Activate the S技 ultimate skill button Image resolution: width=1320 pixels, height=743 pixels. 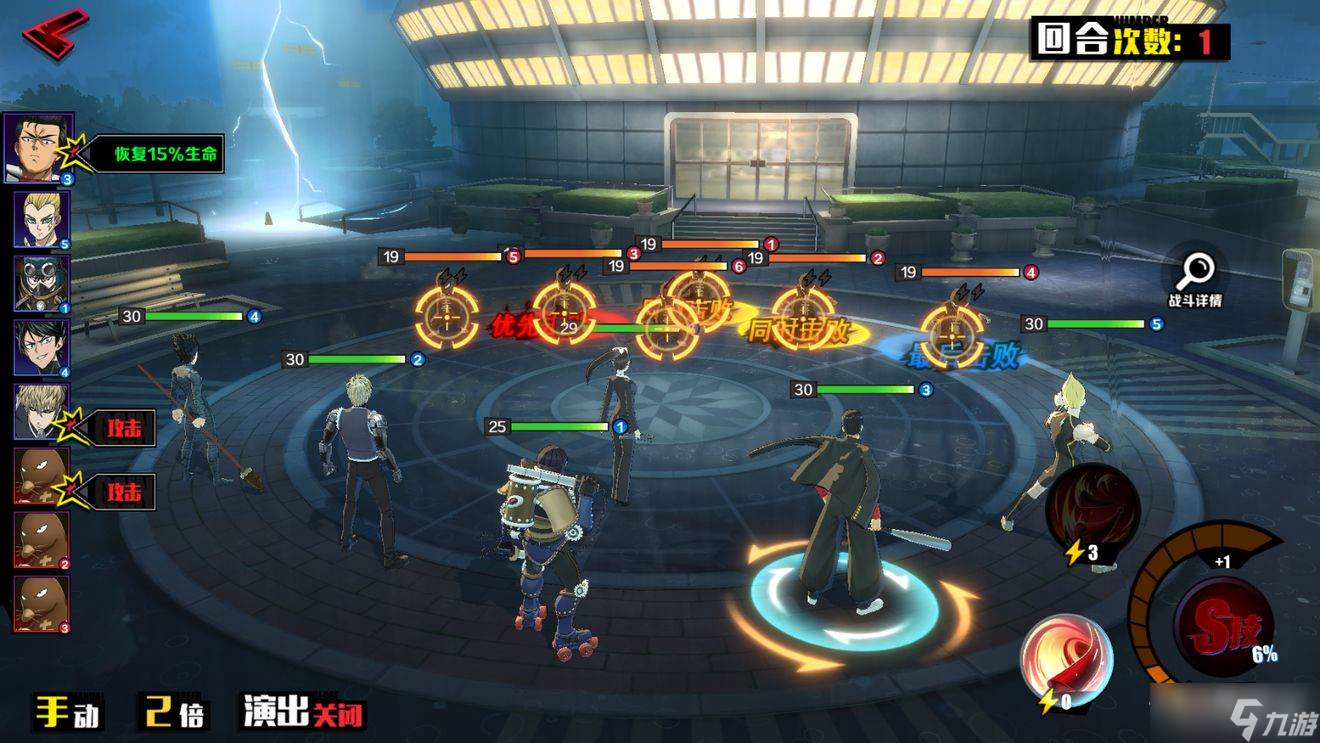point(1224,627)
